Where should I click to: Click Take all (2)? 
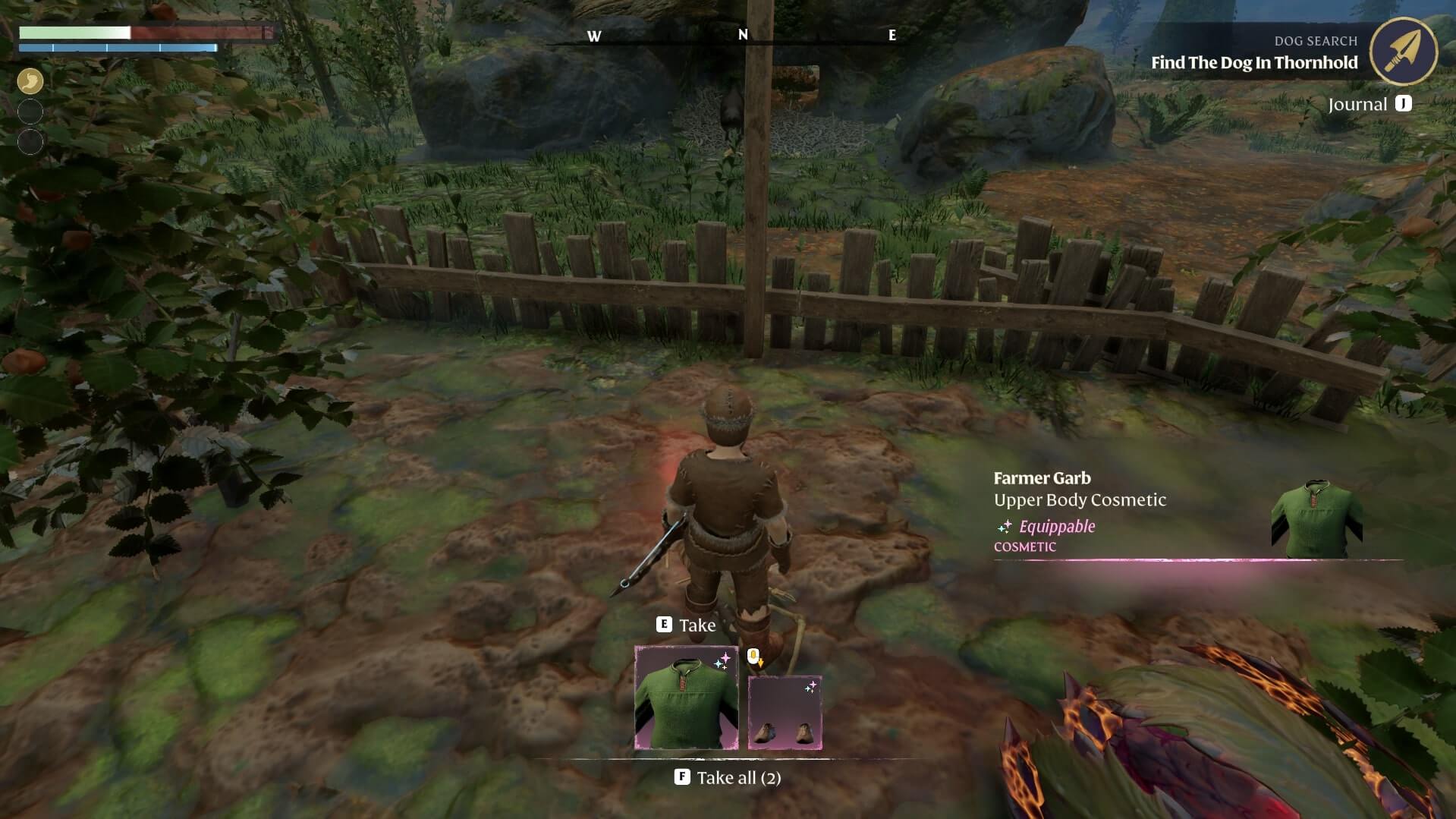pos(740,777)
